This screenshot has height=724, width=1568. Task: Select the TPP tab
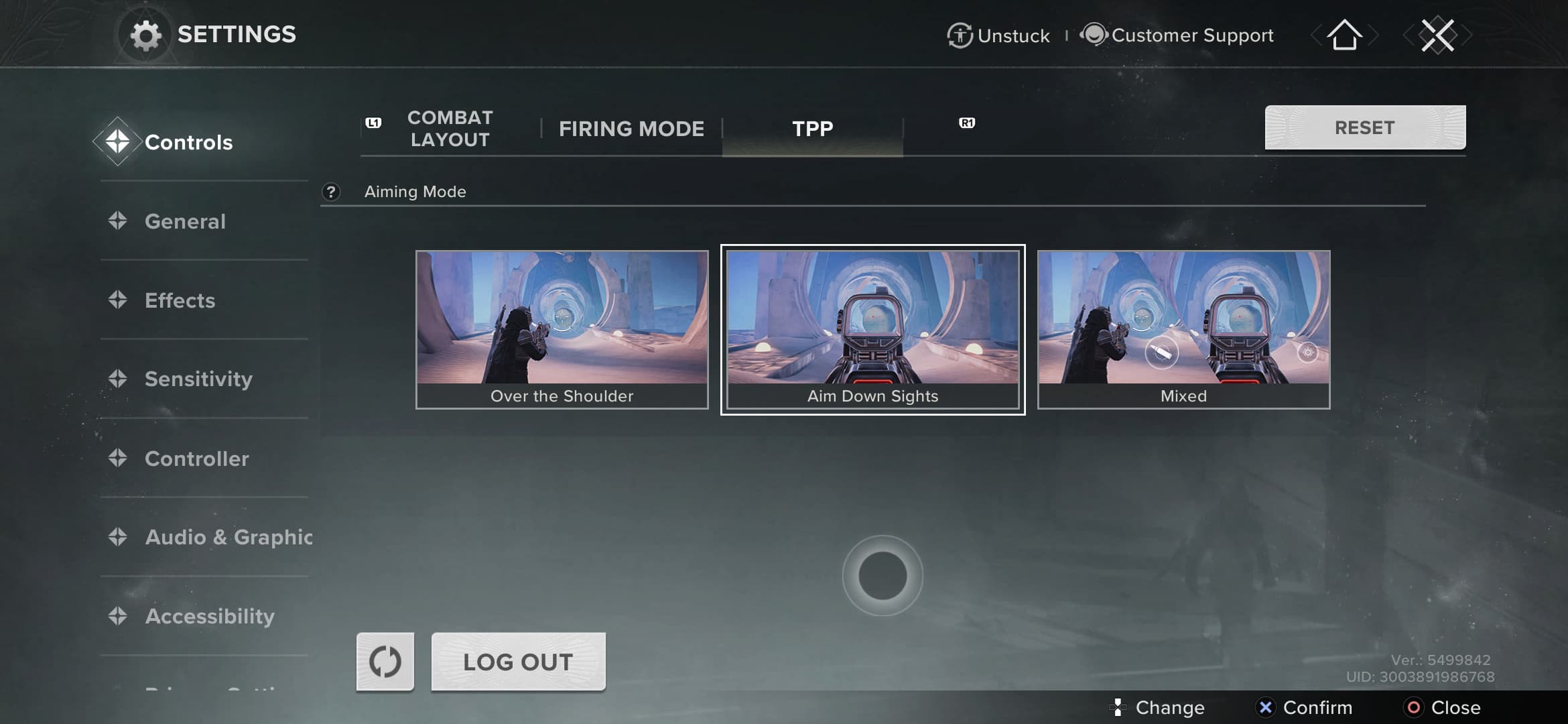click(x=812, y=129)
